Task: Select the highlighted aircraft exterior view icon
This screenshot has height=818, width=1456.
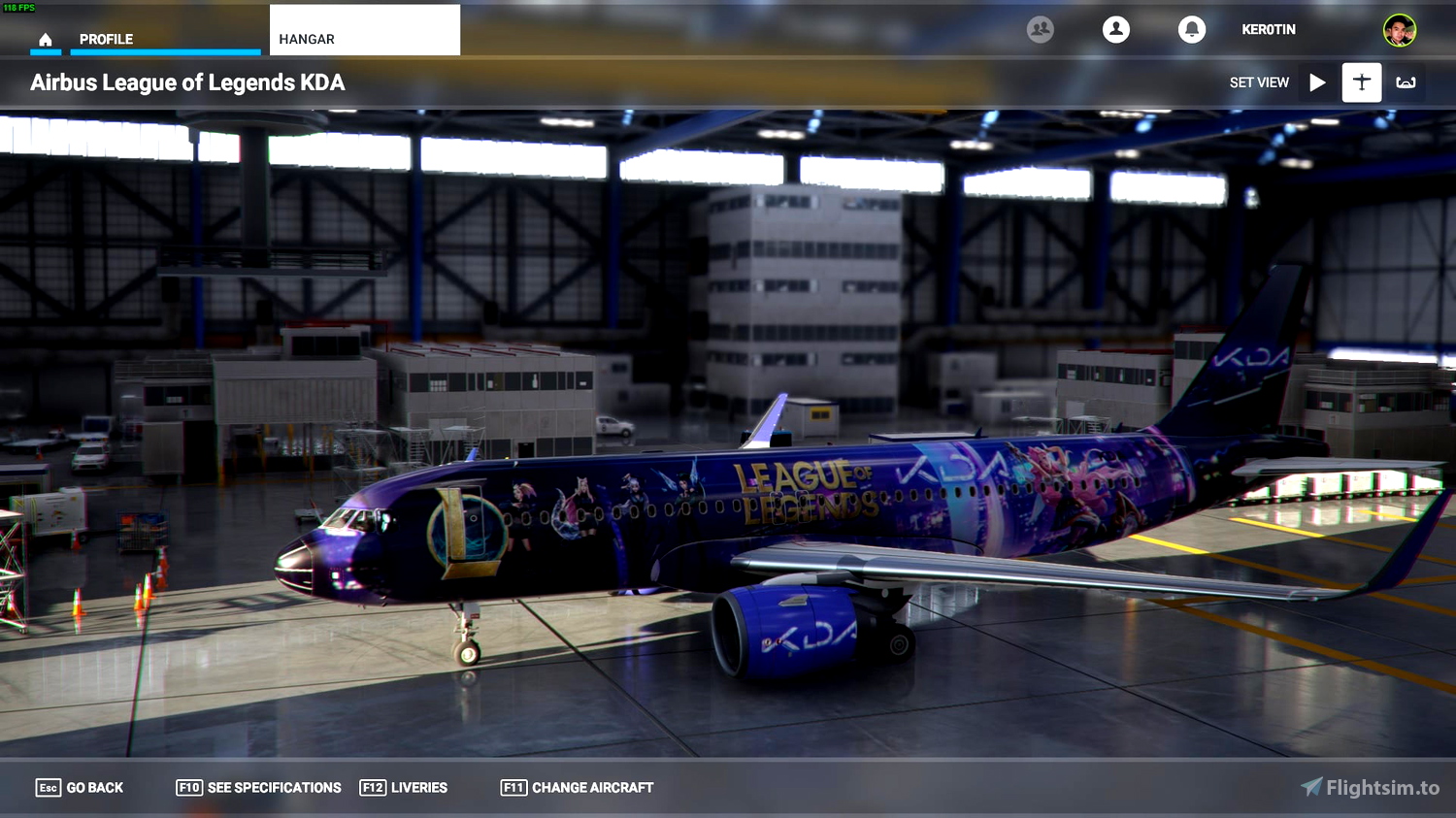Action: point(1361,82)
